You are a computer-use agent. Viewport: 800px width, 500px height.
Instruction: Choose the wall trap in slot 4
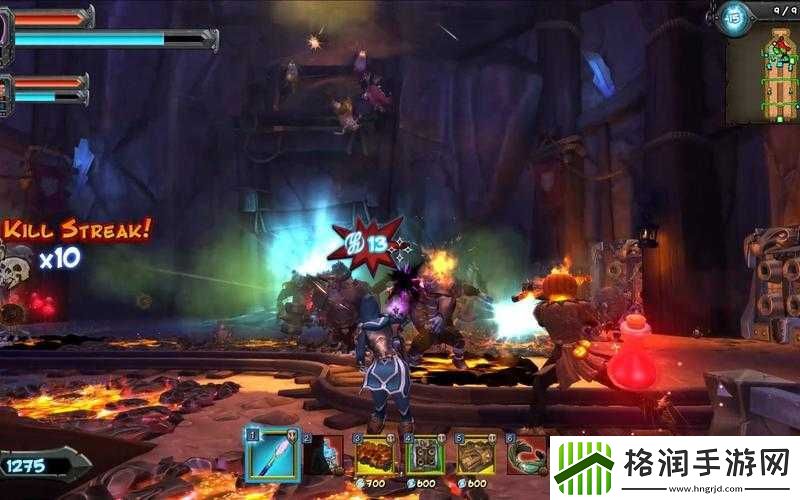point(426,455)
